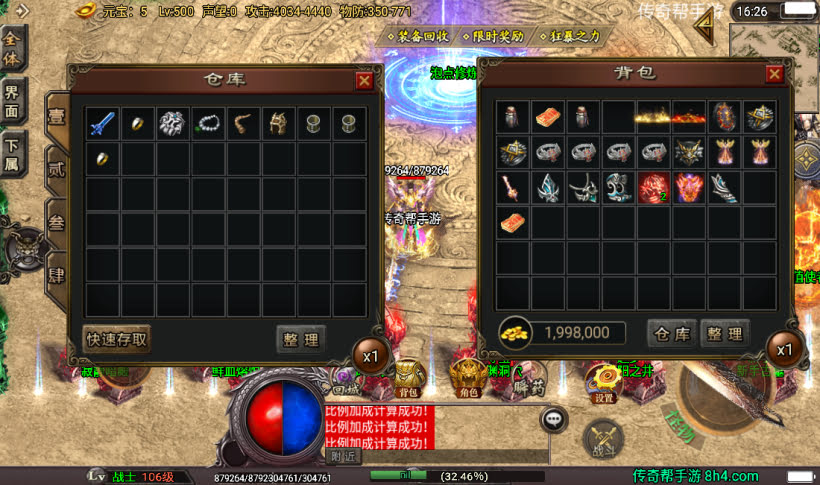This screenshot has height=485, width=820.
Task: Select the 全体 tab on left edge
Action: pyautogui.click(x=12, y=47)
